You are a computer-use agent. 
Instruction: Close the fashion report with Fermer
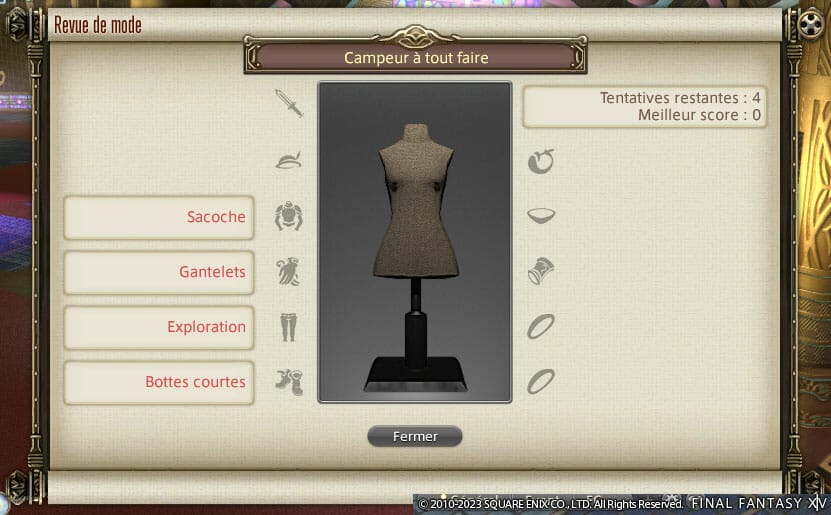click(x=414, y=436)
